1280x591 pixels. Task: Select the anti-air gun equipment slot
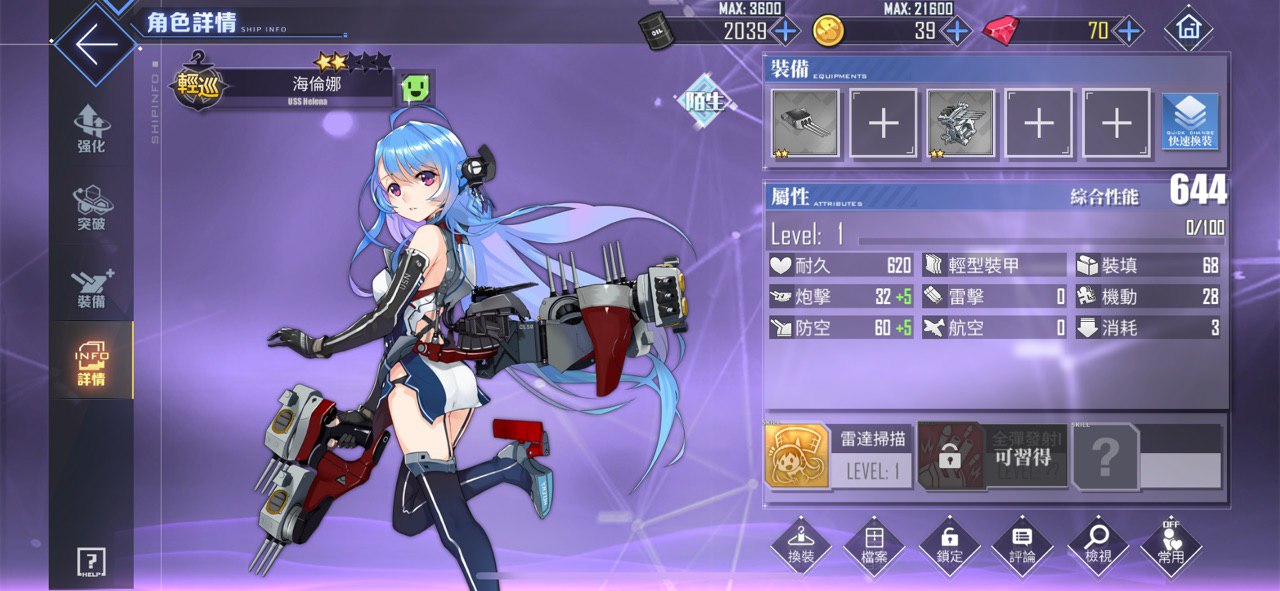(x=961, y=123)
